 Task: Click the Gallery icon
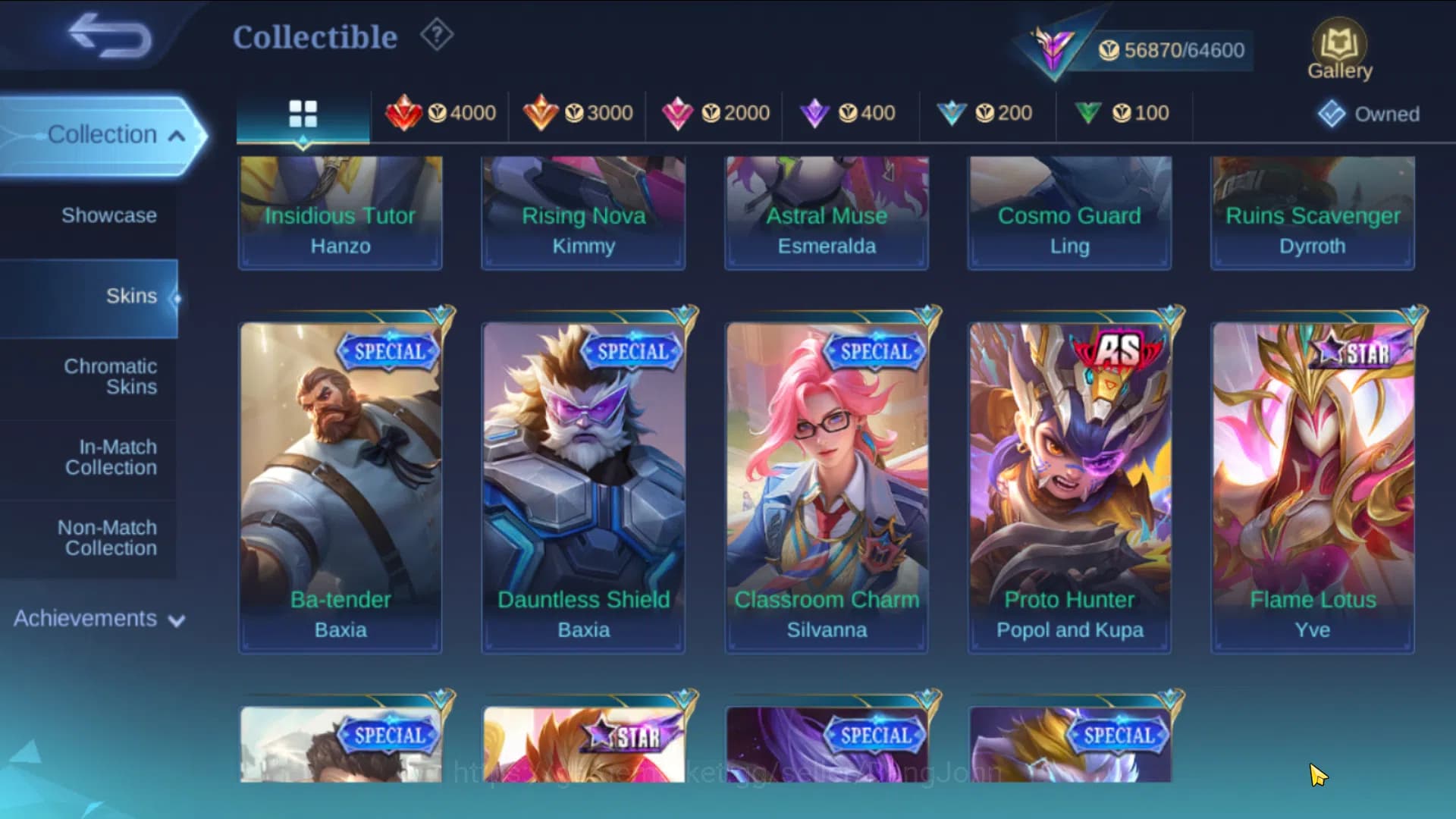pos(1339,47)
